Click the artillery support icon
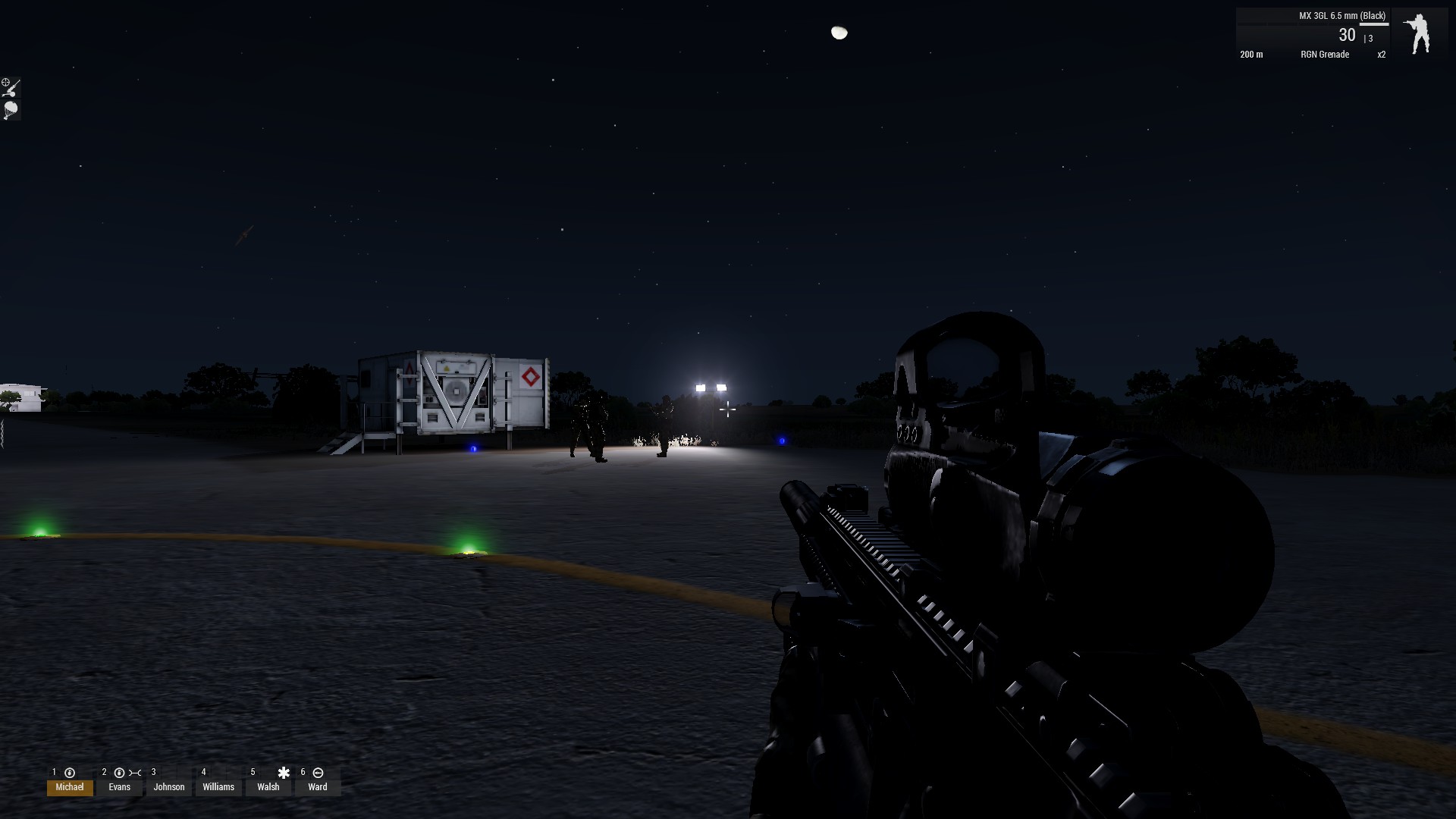The height and width of the screenshot is (819, 1456). [x=11, y=86]
